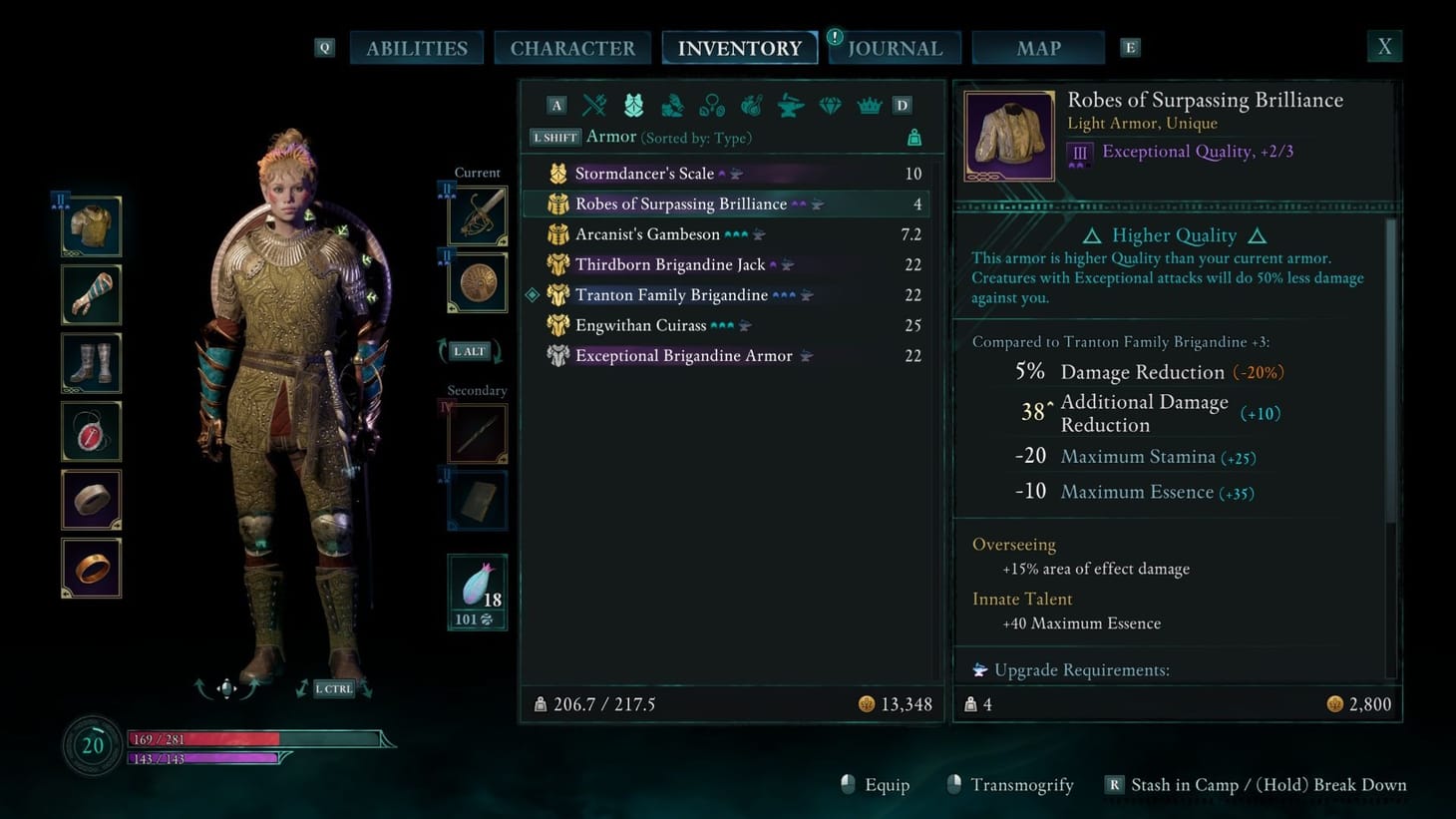Click the anvil crafting materials filter
This screenshot has width=1456, height=819.
pyautogui.click(x=790, y=105)
